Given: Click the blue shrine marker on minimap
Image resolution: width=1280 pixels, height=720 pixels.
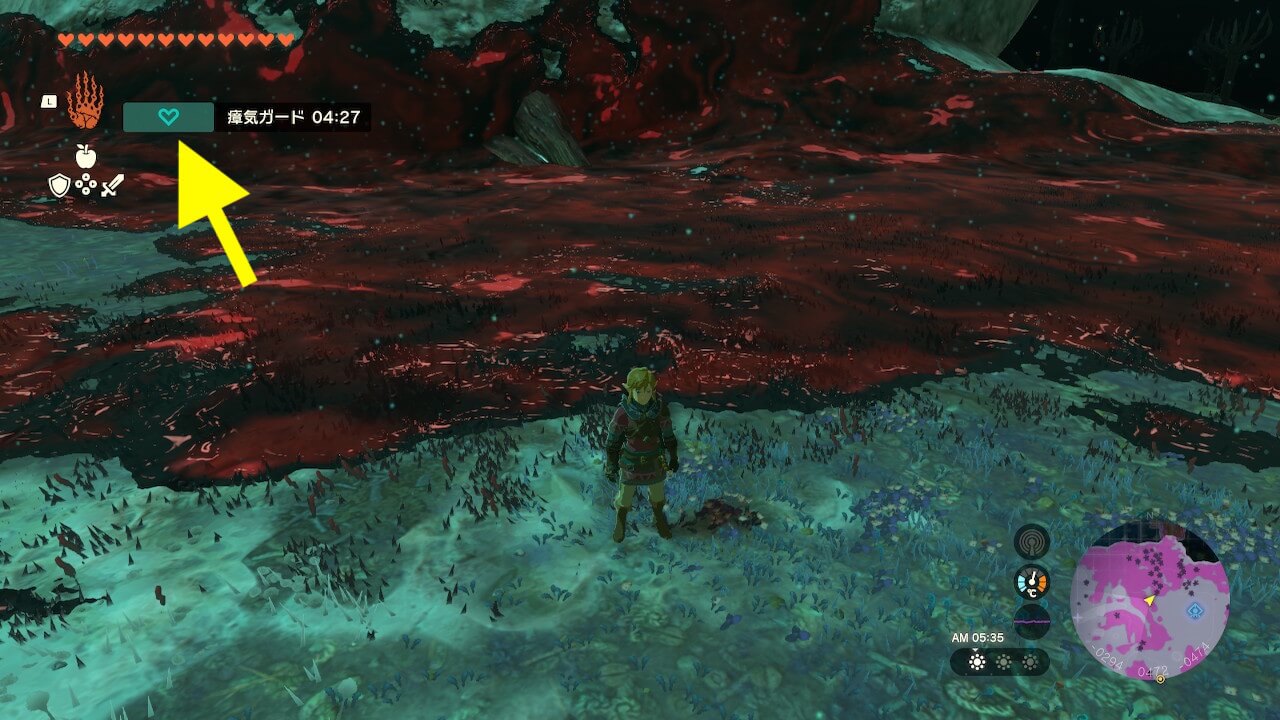Looking at the screenshot, I should click(1194, 609).
